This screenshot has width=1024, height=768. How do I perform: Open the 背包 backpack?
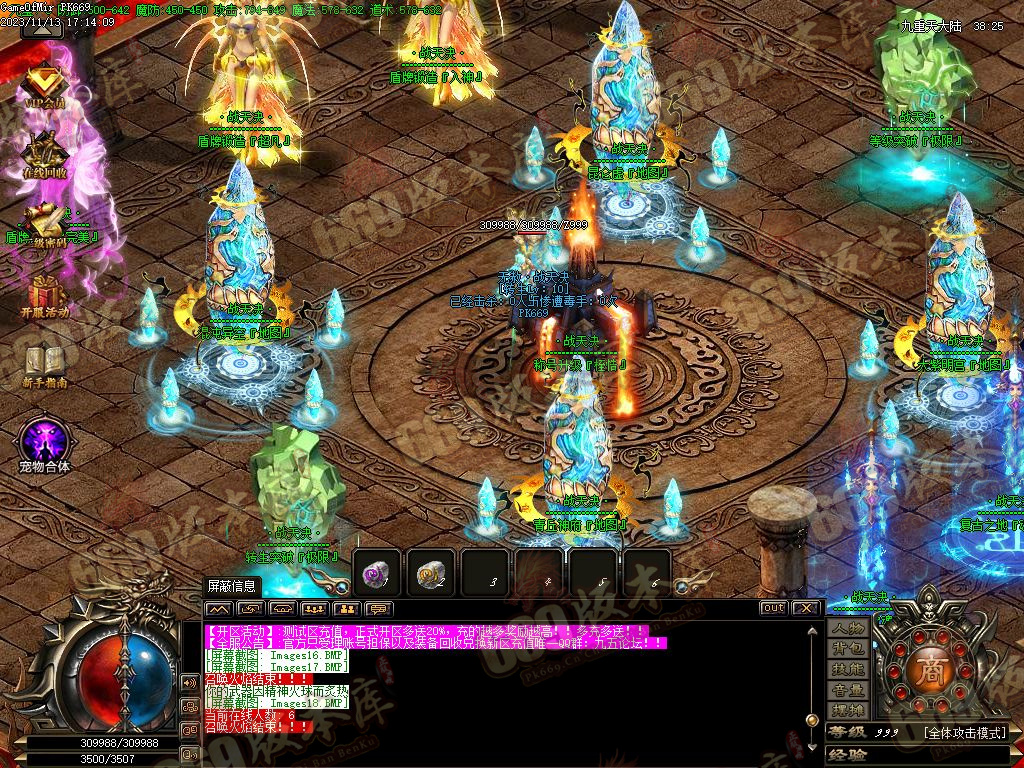click(x=848, y=650)
